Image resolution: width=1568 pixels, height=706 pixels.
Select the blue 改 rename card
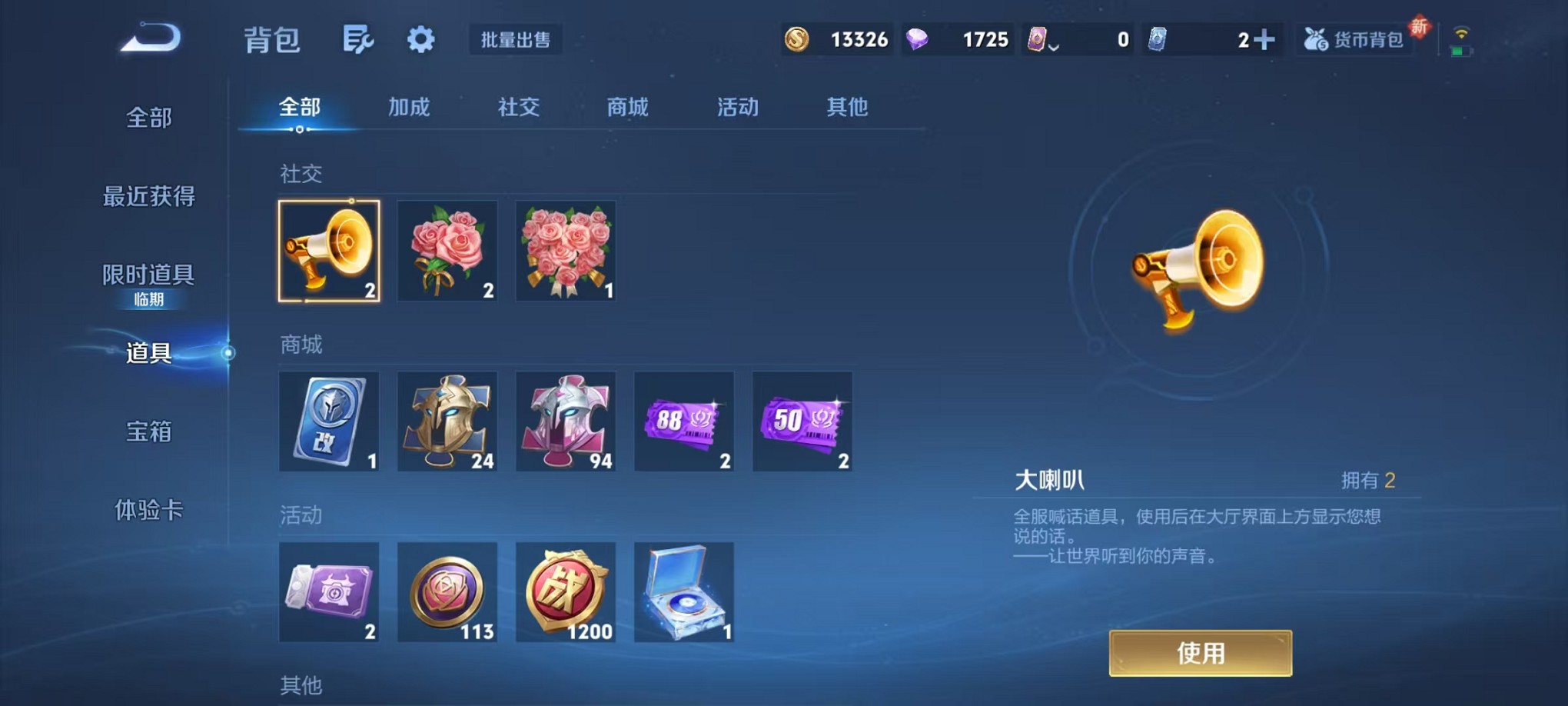tap(329, 421)
